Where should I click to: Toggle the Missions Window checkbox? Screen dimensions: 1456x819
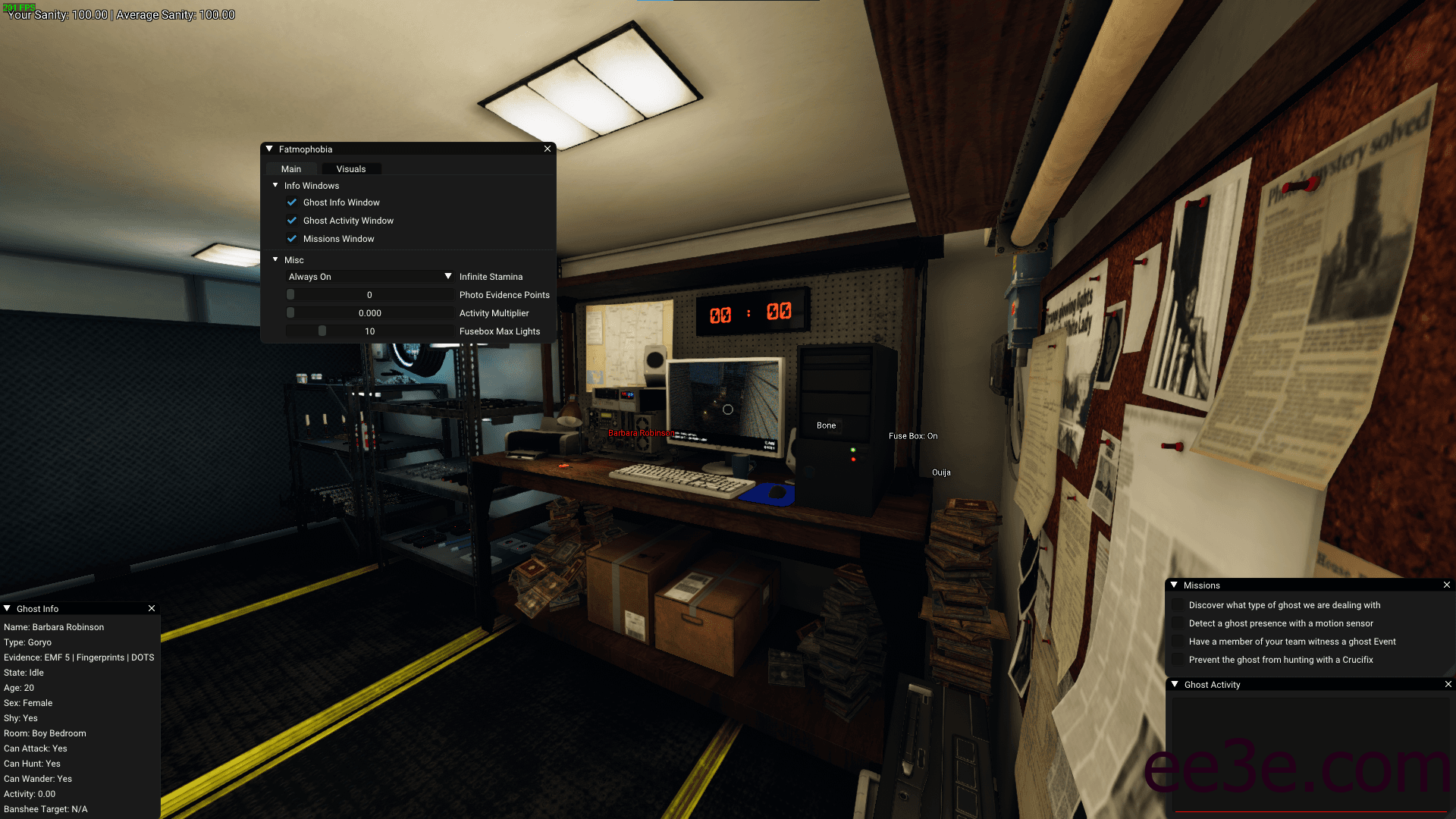[x=292, y=239]
